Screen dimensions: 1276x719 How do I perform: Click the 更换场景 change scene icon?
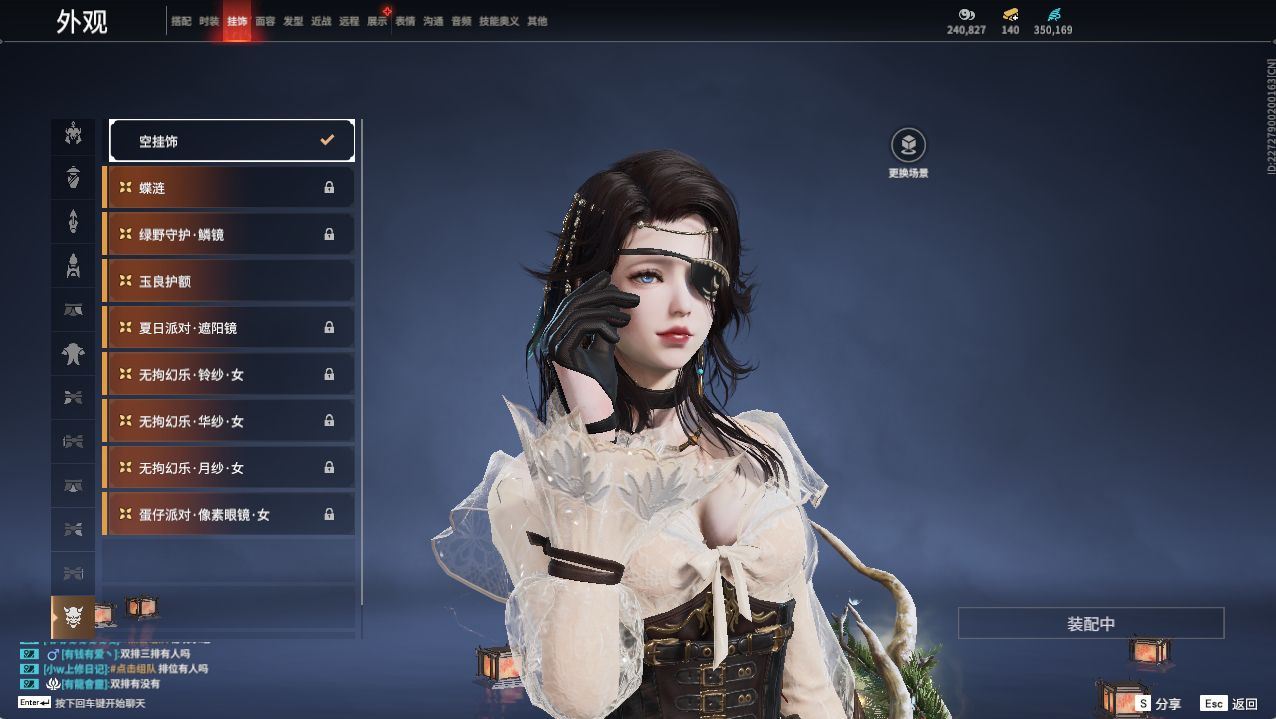pos(908,146)
